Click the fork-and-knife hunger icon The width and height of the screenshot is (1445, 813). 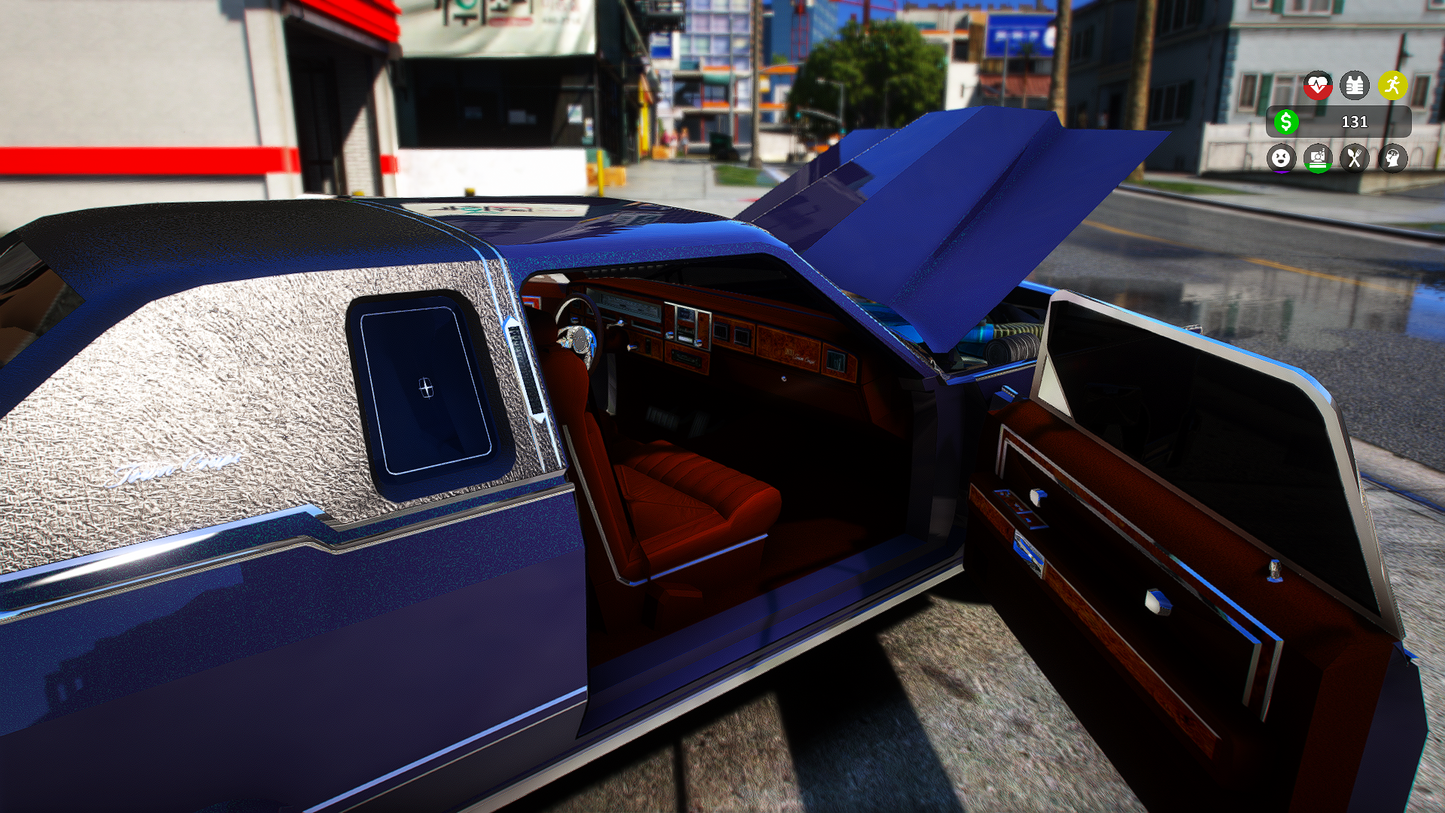[1355, 157]
